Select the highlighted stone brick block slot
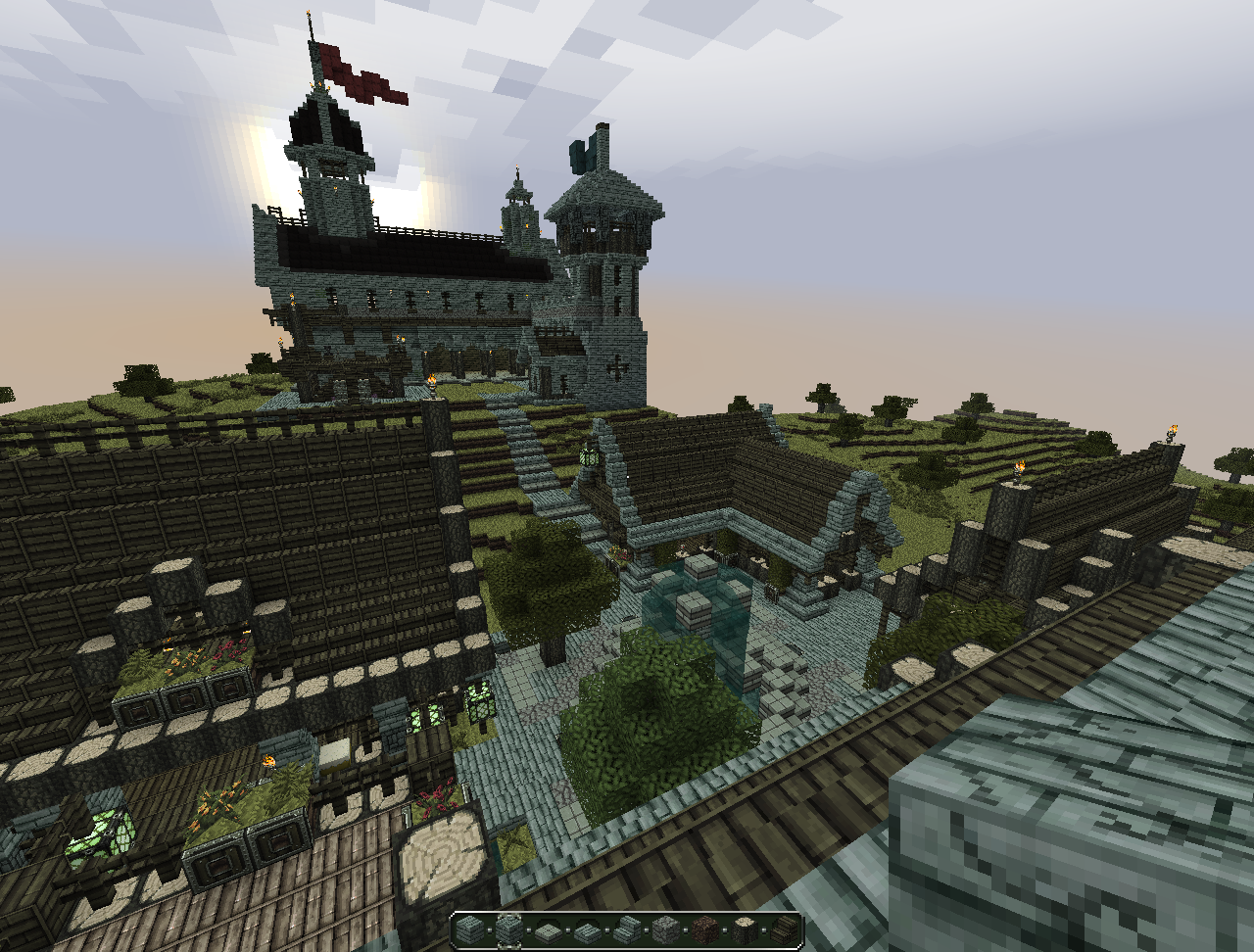This screenshot has width=1254, height=952. tap(509, 929)
